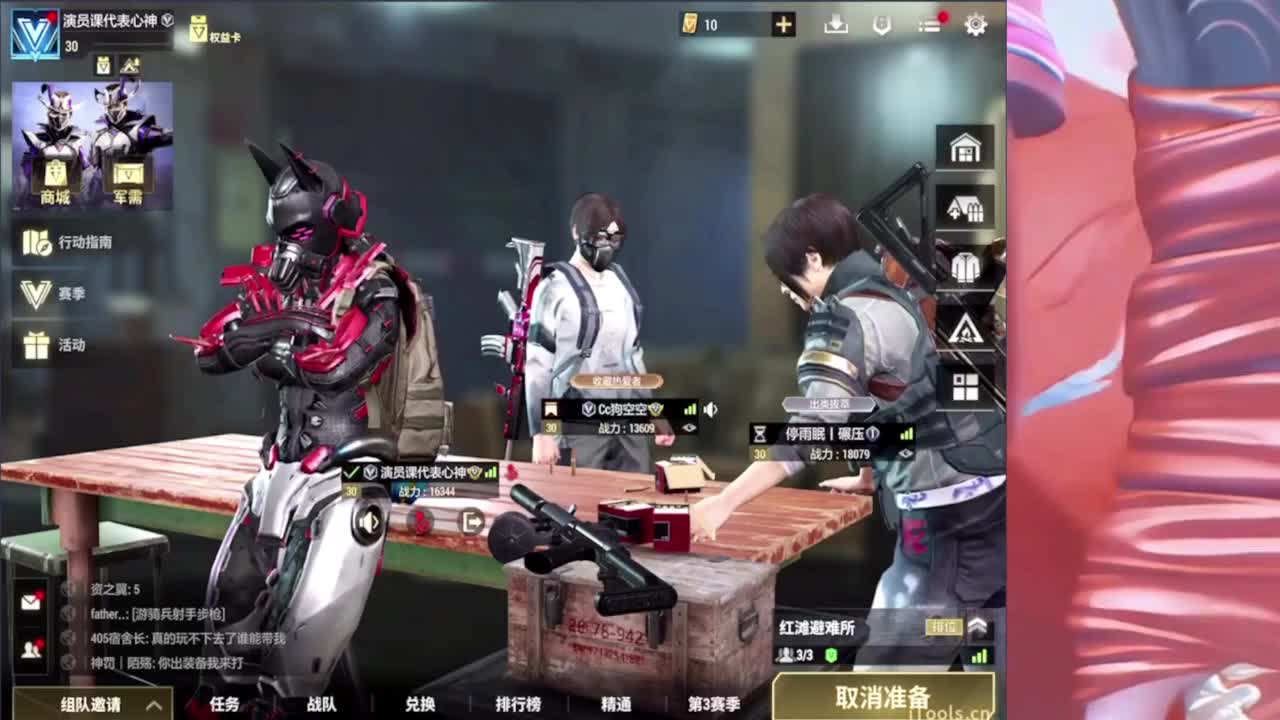This screenshot has width=1280, height=720.
Task: Open the home garage icon on right sidebar
Action: point(963,148)
